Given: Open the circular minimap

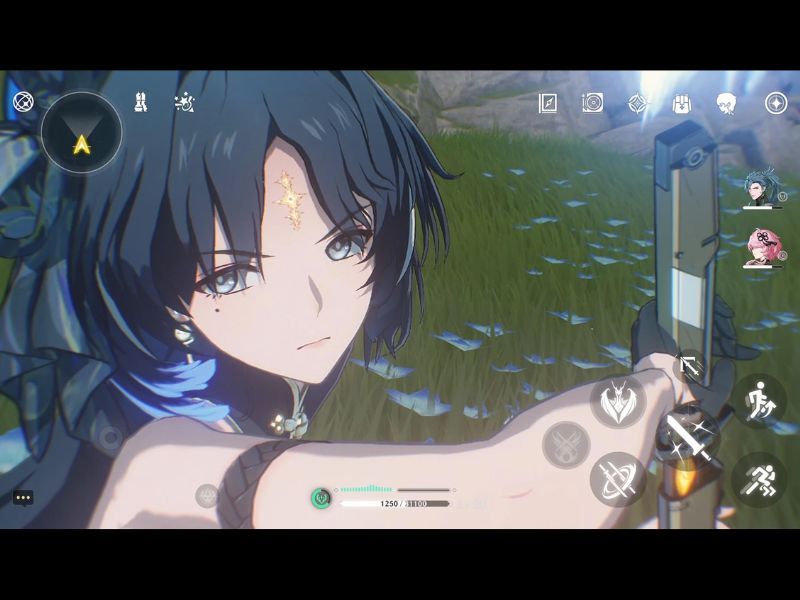Looking at the screenshot, I should pyautogui.click(x=81, y=133).
